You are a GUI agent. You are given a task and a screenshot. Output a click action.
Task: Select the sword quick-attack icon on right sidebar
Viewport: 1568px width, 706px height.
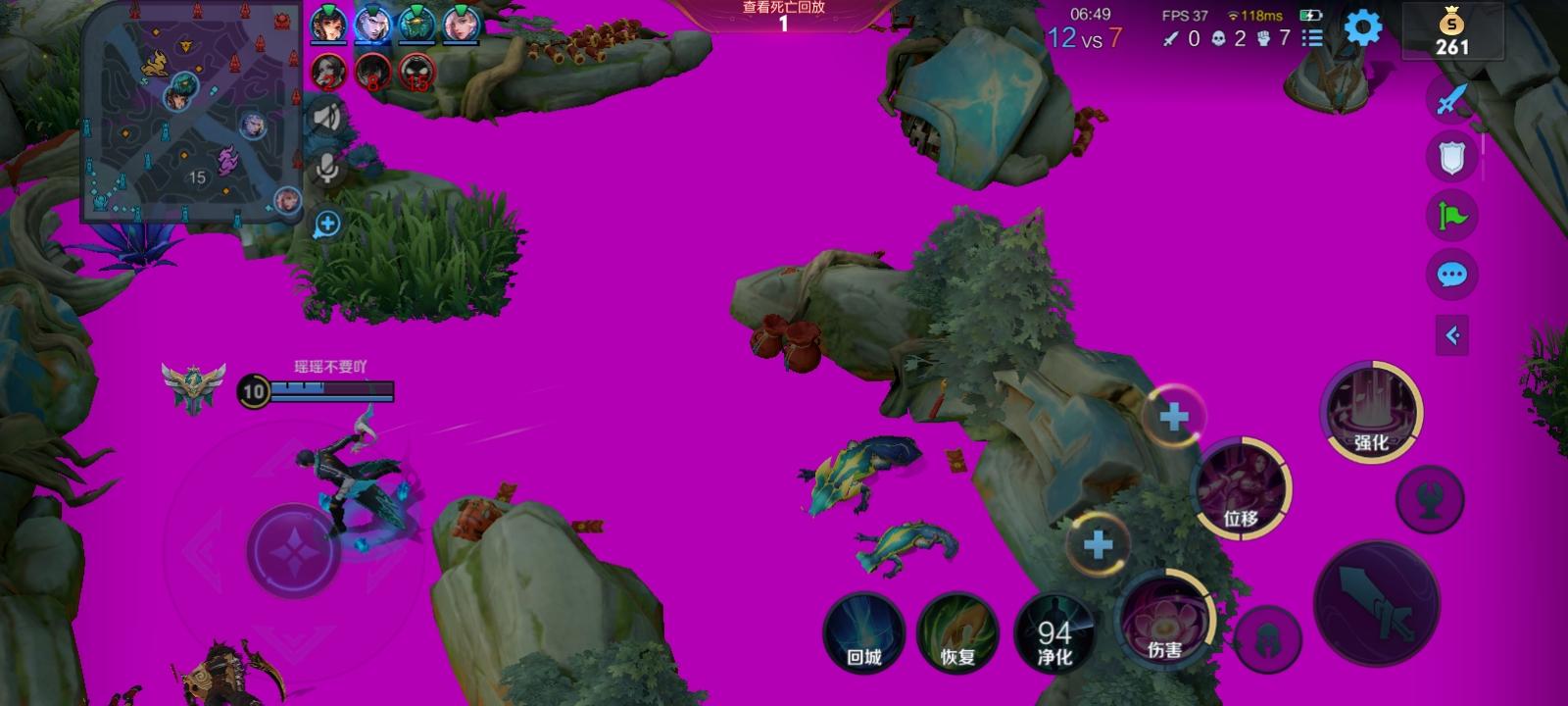coord(1450,98)
